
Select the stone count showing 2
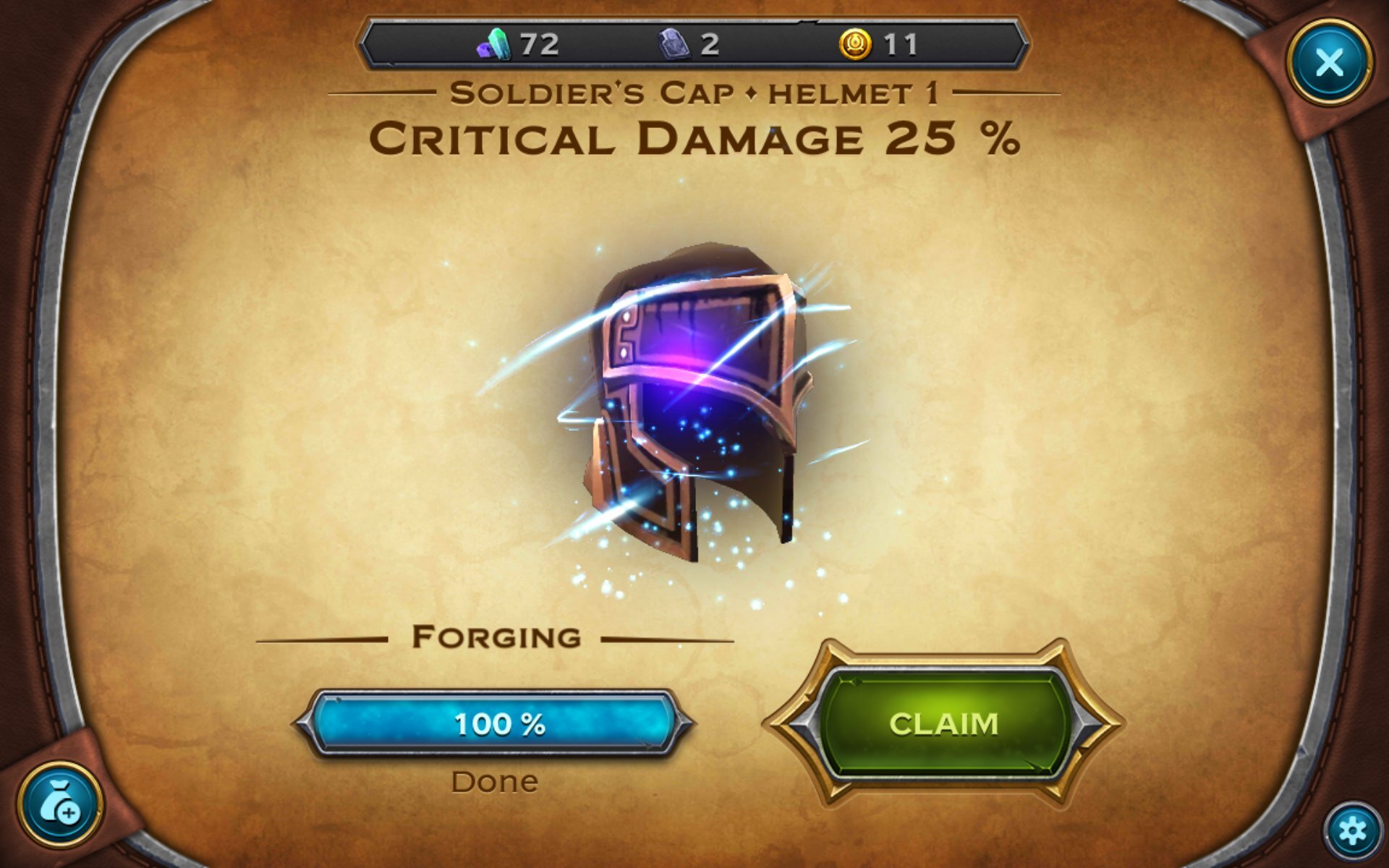click(708, 46)
